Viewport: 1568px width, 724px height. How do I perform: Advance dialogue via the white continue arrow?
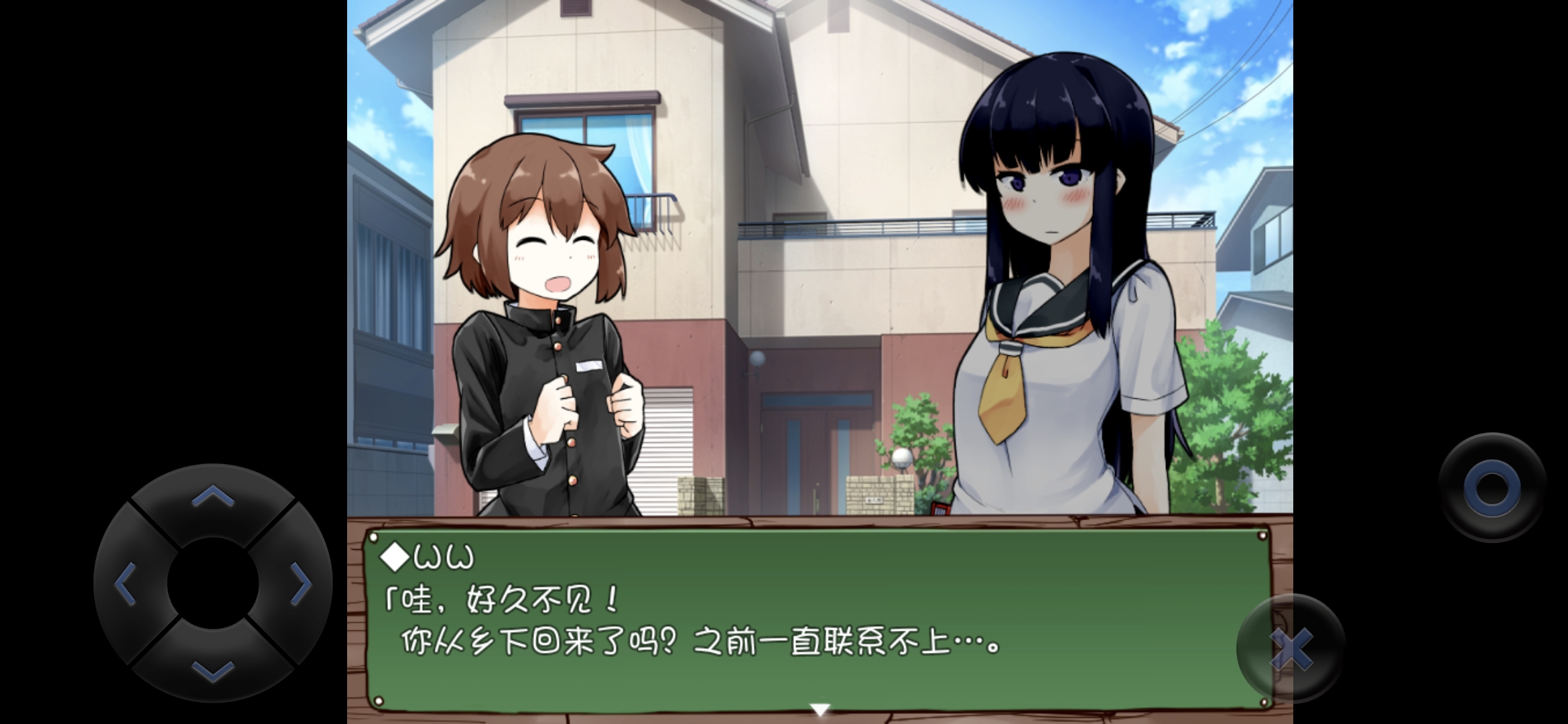tap(820, 709)
